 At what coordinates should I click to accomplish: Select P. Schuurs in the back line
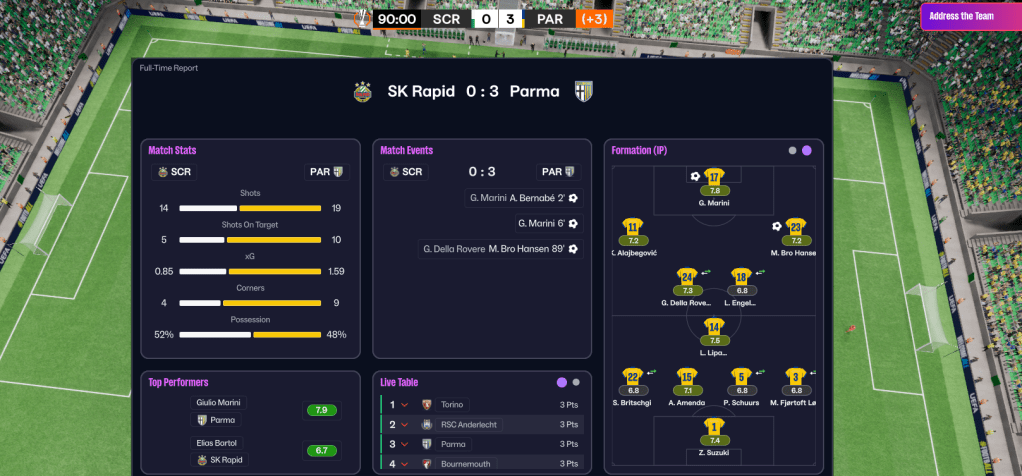coord(741,378)
